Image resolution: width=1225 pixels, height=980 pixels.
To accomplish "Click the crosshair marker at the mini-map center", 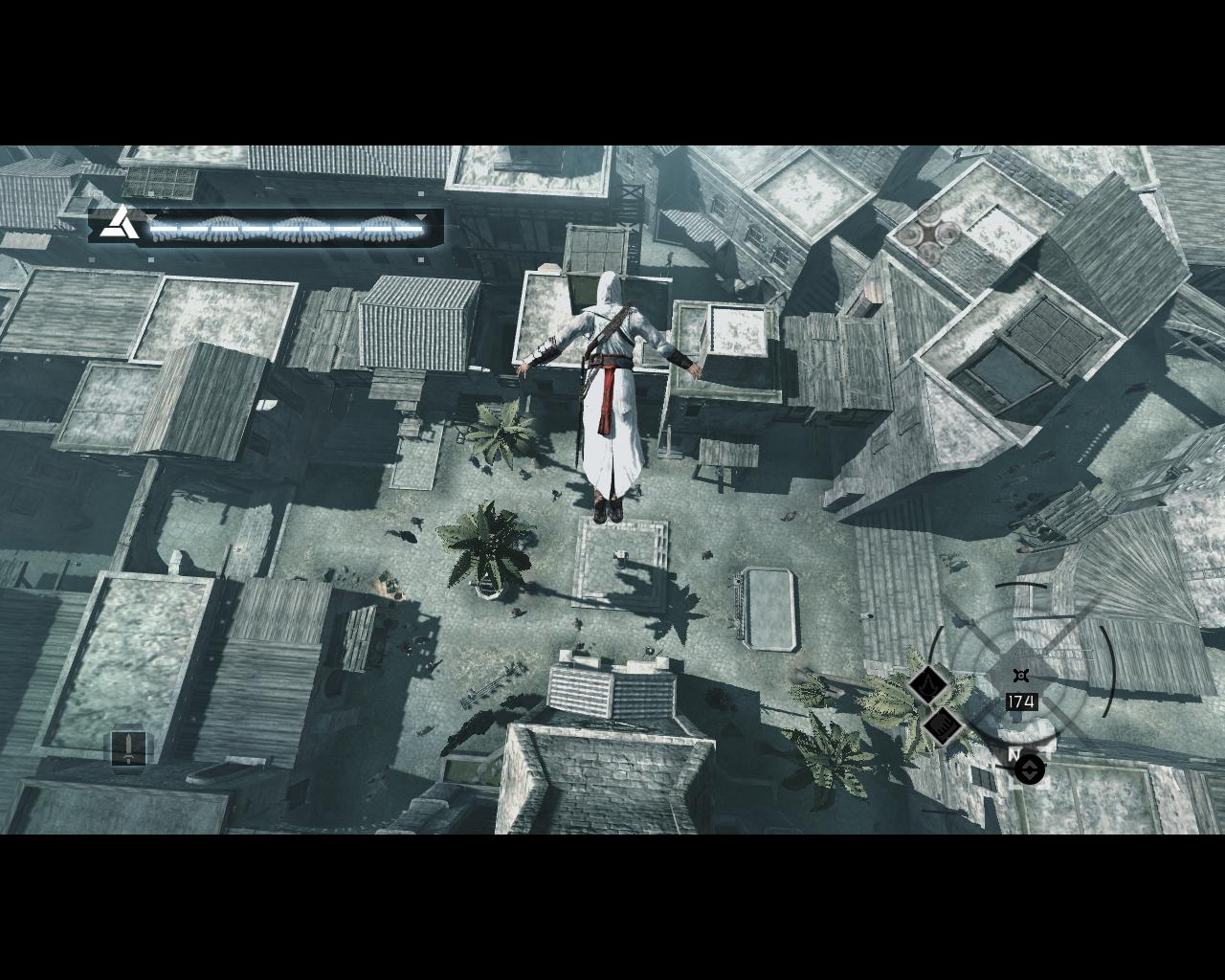I will click(x=1020, y=675).
